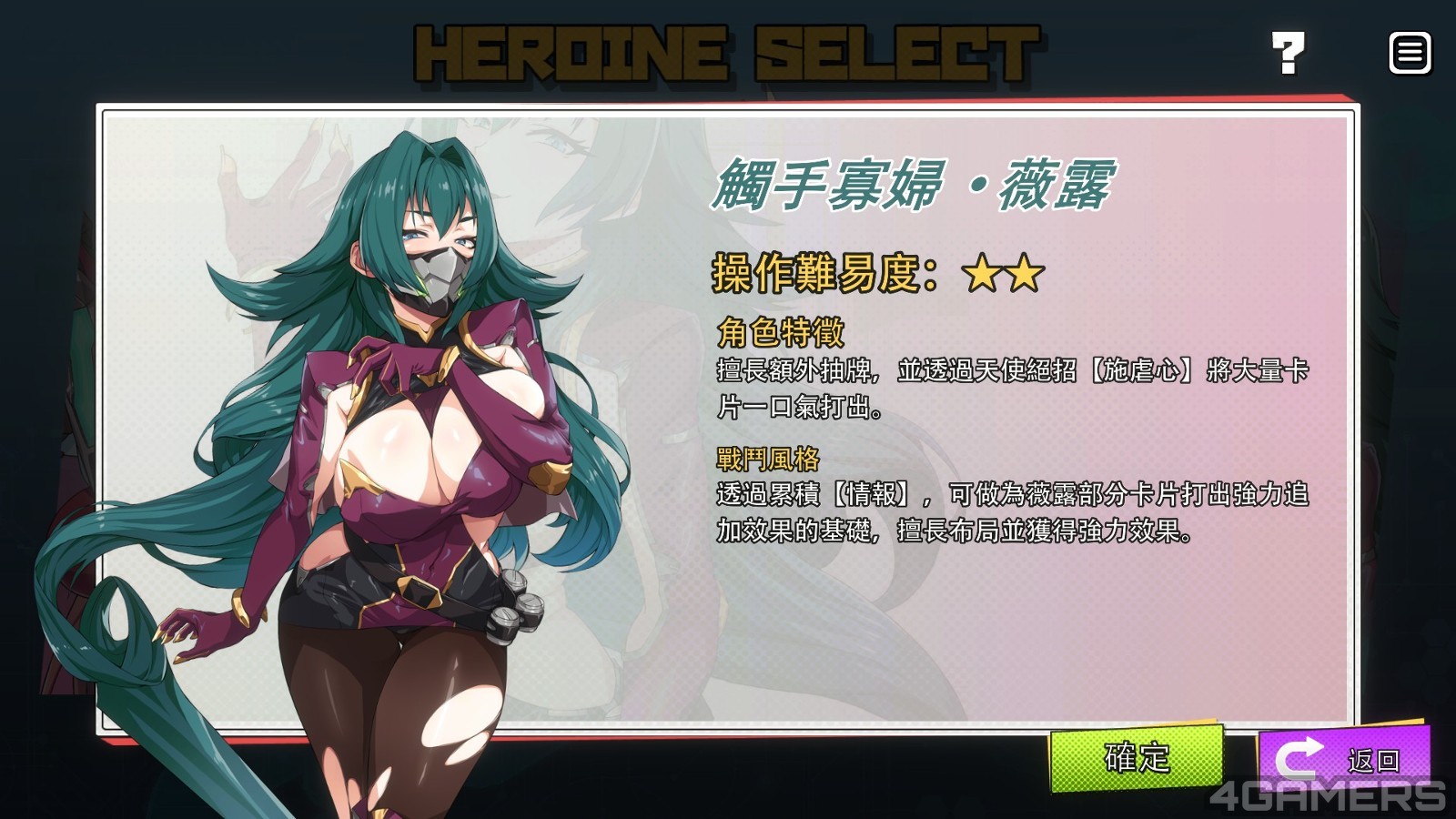Image resolution: width=1456 pixels, height=819 pixels.
Task: Confirm heroine with the green 確定 button
Action: point(1136,757)
